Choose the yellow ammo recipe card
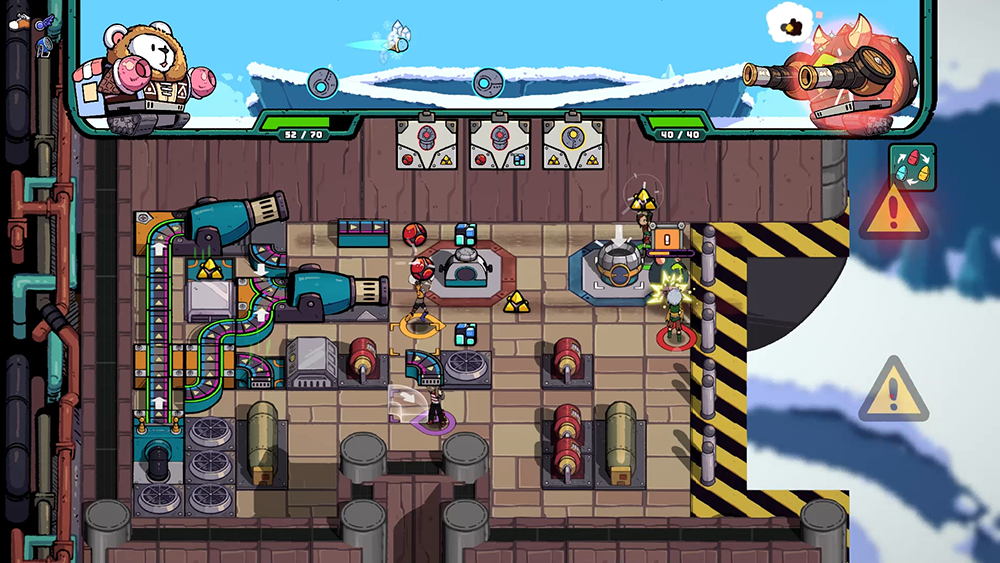The image size is (1000, 563). 573,144
